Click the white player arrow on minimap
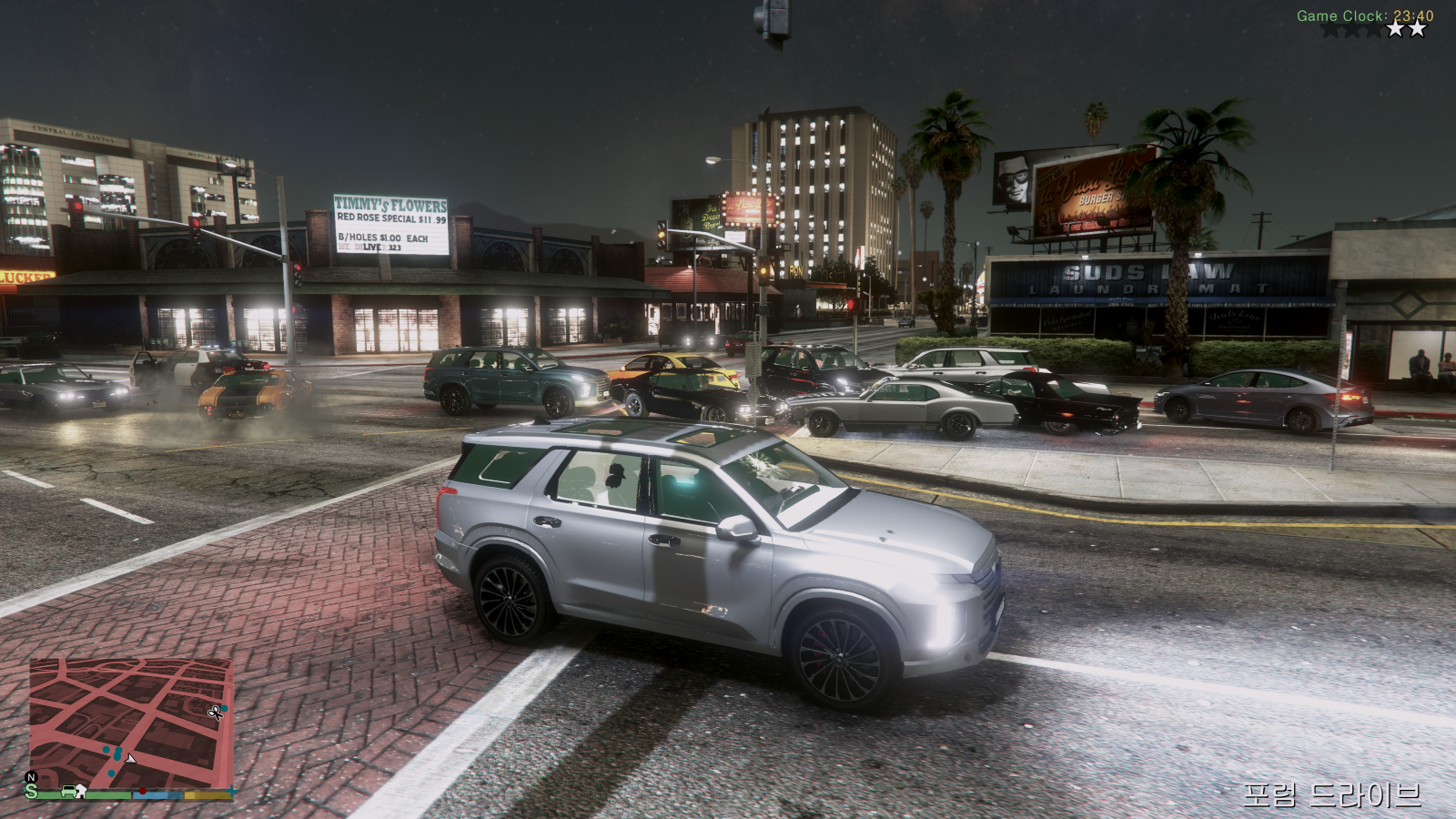 (x=130, y=758)
